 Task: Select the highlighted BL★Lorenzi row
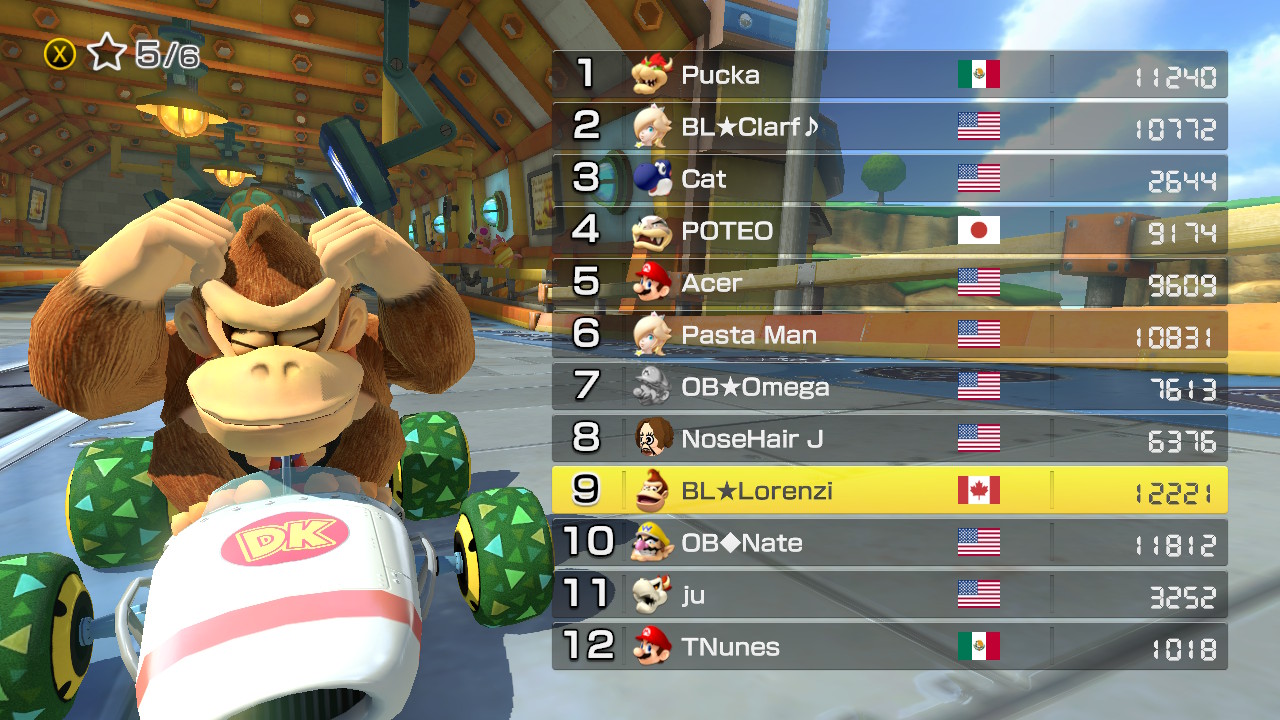point(889,491)
